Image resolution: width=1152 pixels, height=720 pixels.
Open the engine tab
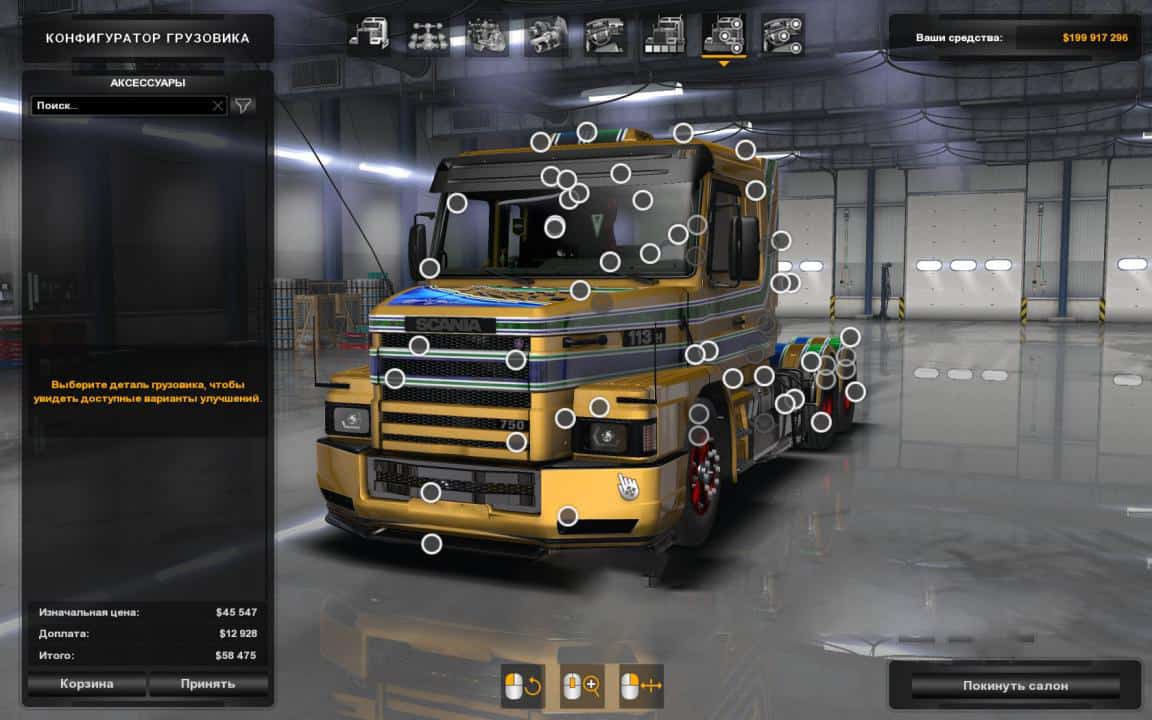coord(487,35)
